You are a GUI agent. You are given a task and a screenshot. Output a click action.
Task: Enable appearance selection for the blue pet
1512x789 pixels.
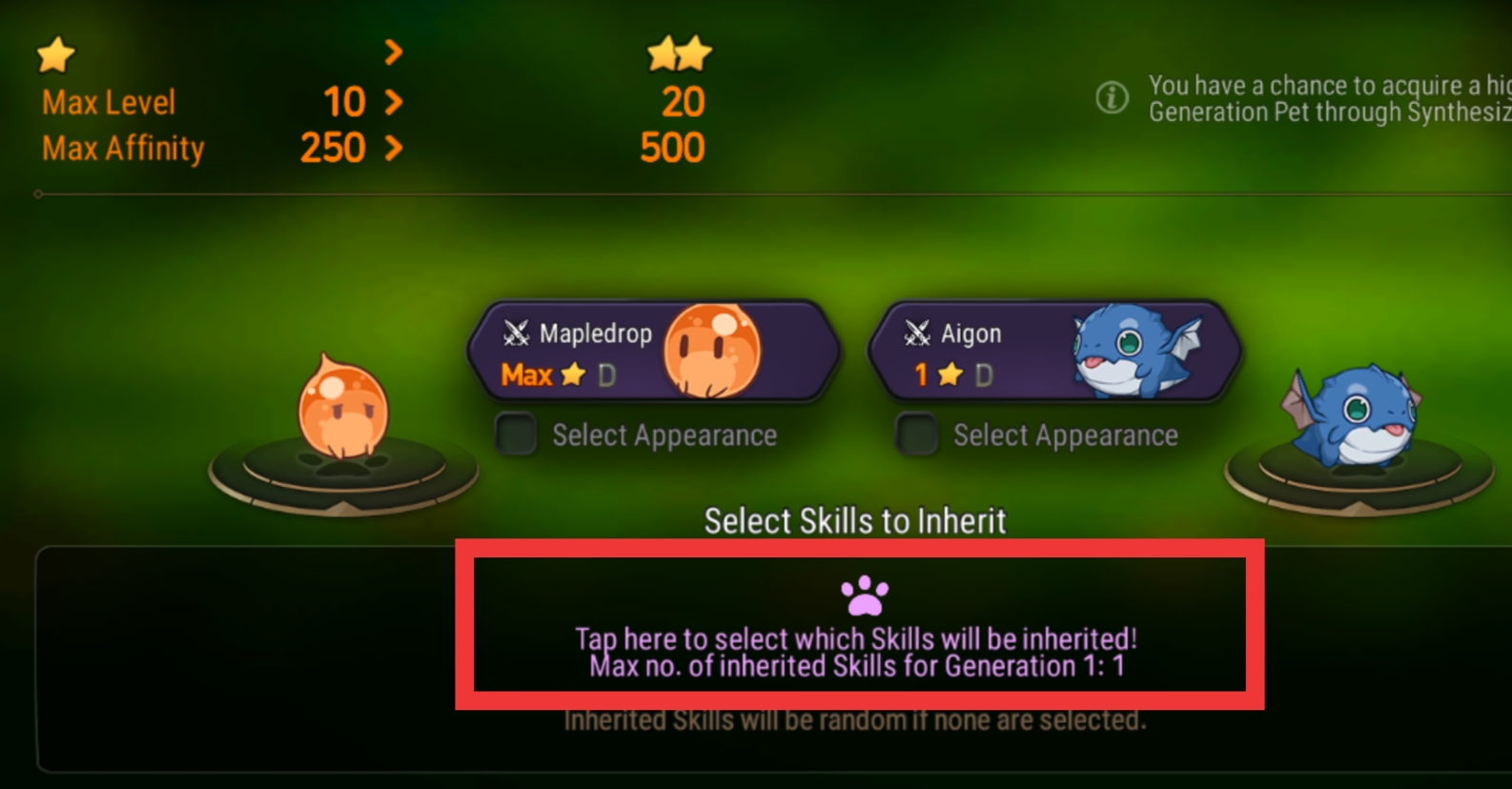pos(916,435)
